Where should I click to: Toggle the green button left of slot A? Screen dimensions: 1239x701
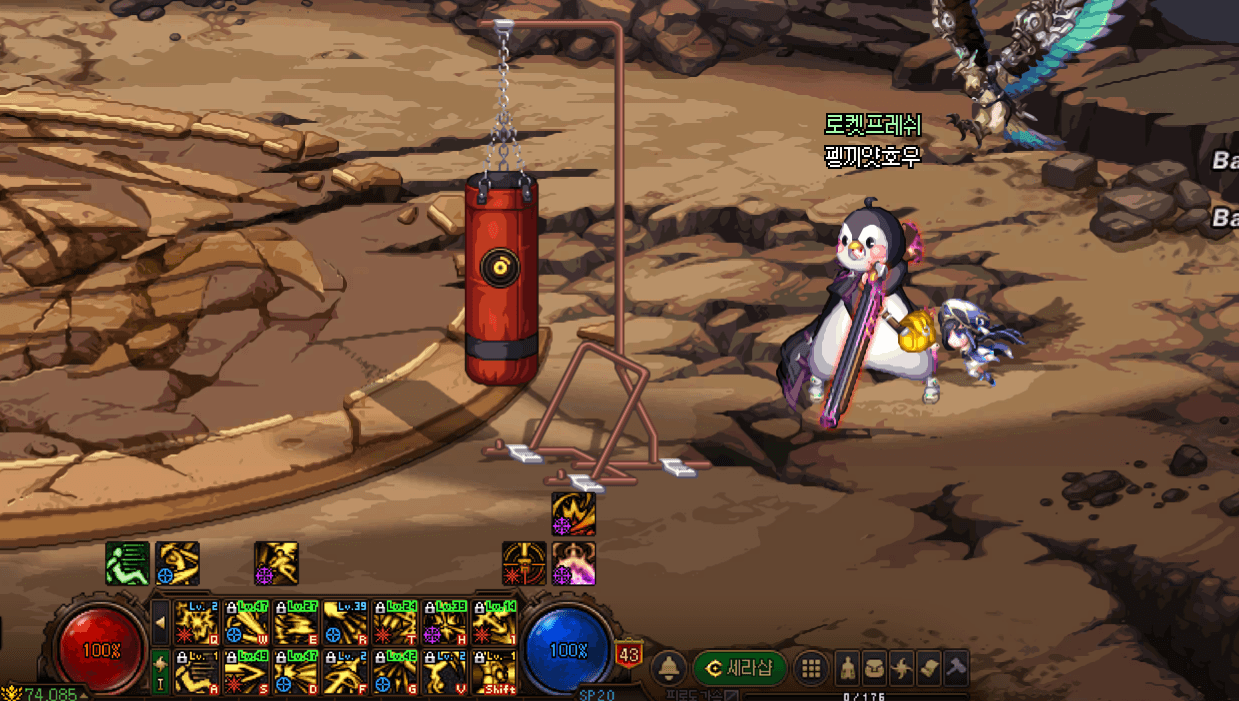[160, 671]
